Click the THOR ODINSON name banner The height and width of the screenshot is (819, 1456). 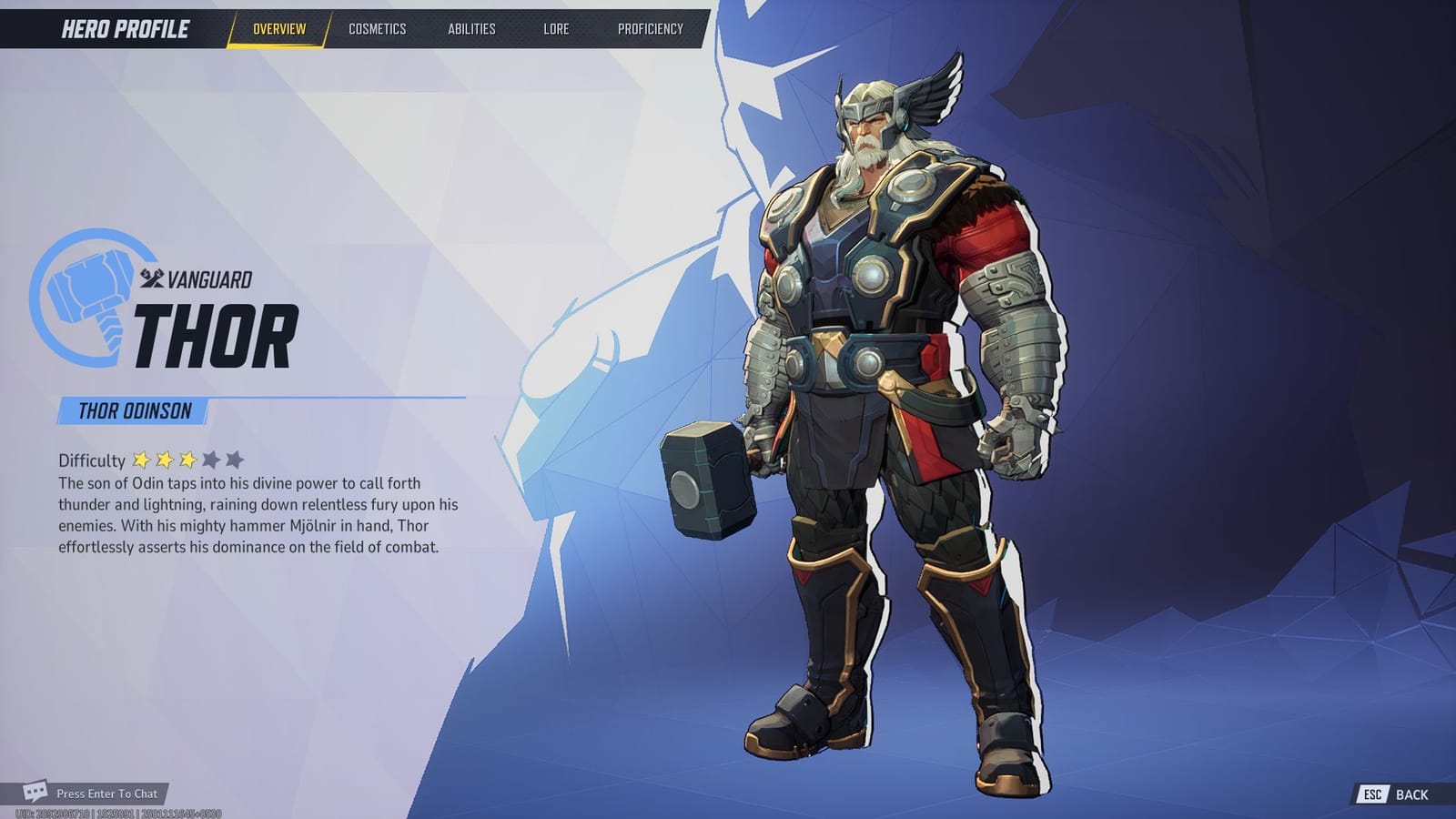[132, 411]
